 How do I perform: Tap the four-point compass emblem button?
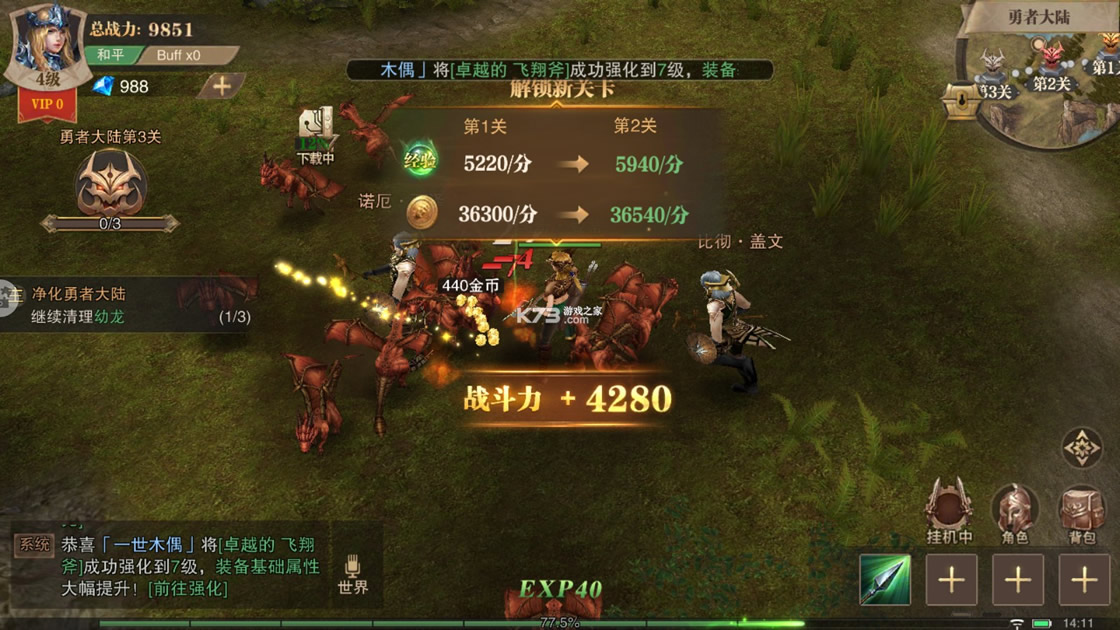(1082, 448)
